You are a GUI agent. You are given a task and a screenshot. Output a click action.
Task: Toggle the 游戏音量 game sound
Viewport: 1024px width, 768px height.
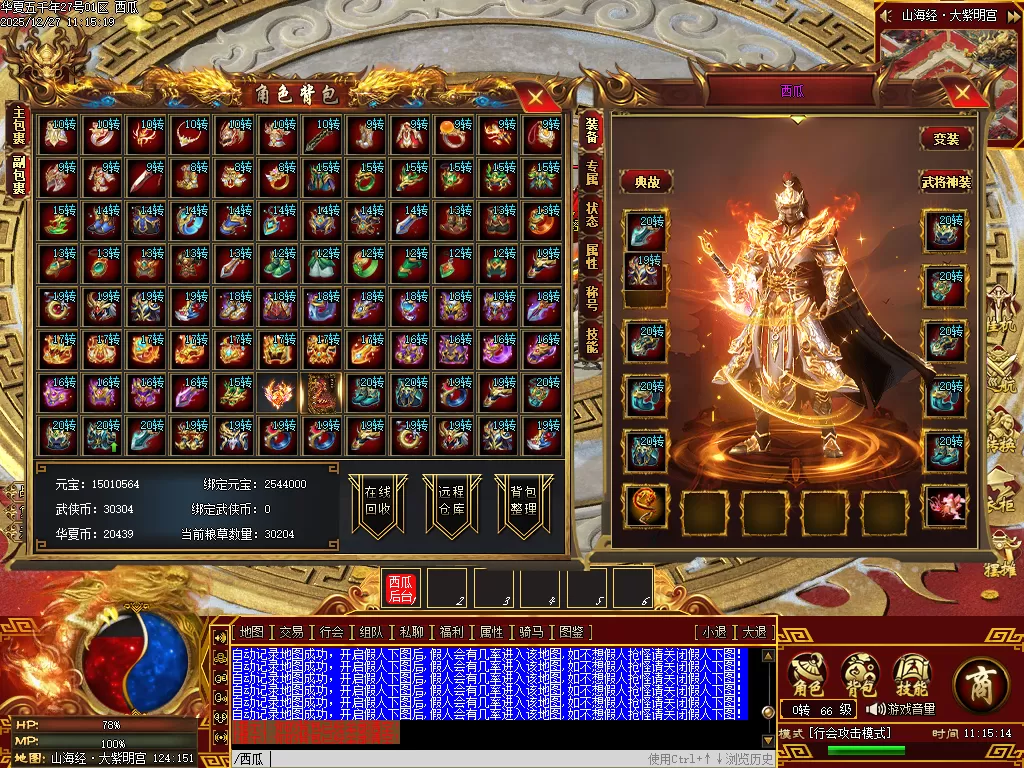click(901, 709)
